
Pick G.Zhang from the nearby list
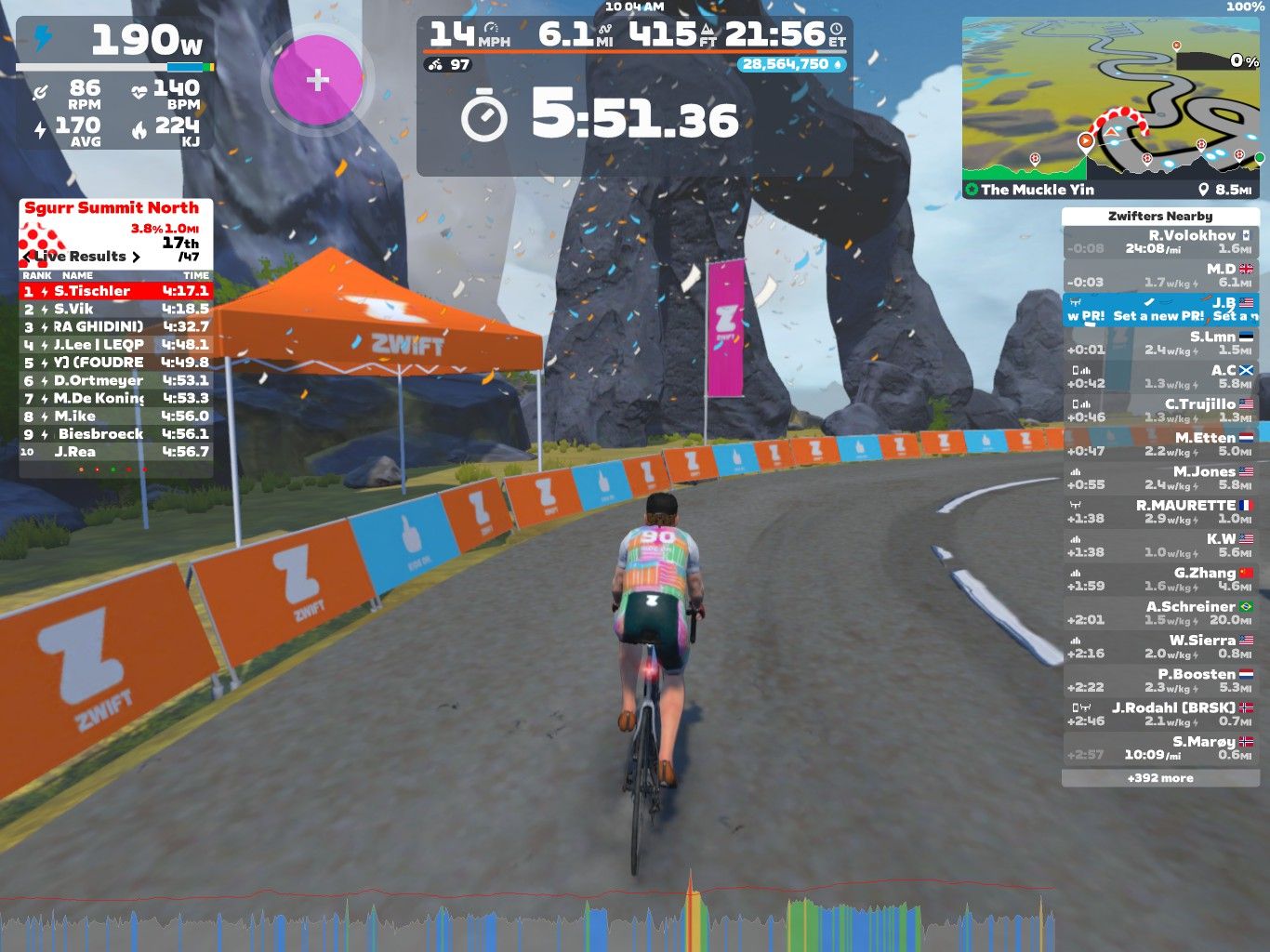pyautogui.click(x=1160, y=579)
